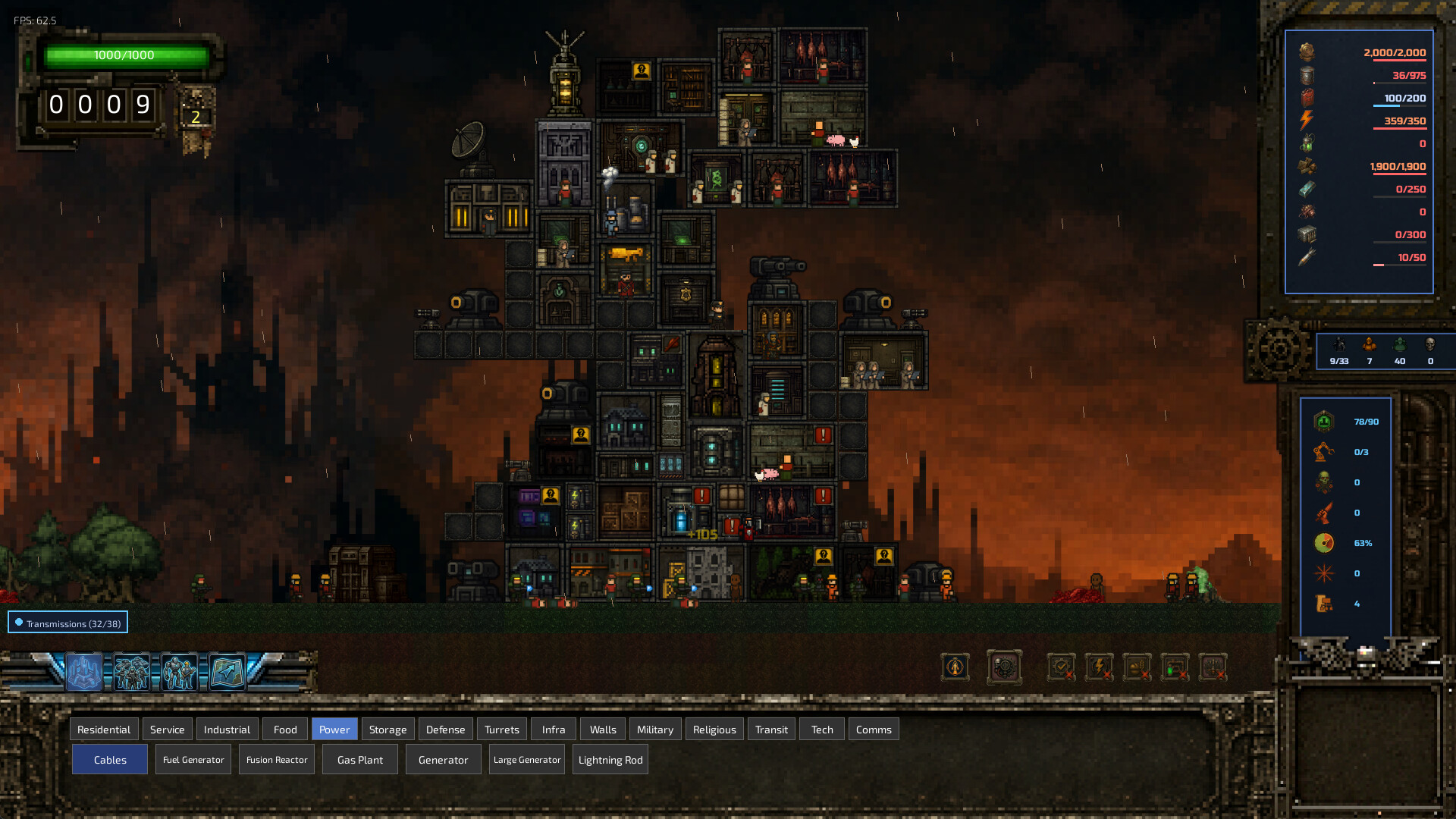The image size is (1456, 819).
Task: Choose the Large Generator option
Action: coord(527,760)
